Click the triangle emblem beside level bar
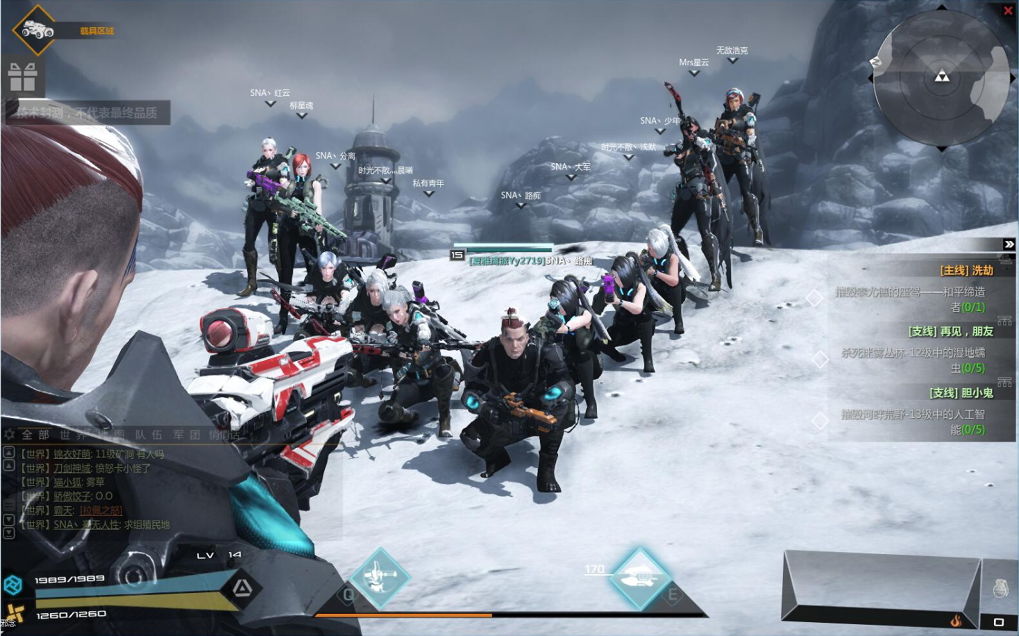1019x636 pixels. click(239, 588)
